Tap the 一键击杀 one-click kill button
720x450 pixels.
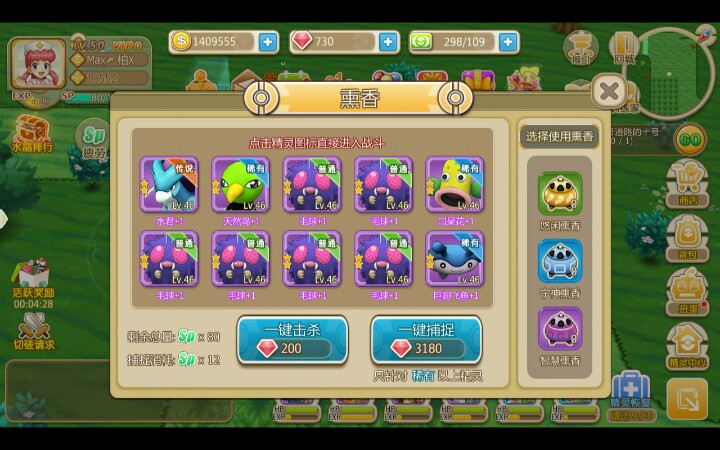(292, 340)
